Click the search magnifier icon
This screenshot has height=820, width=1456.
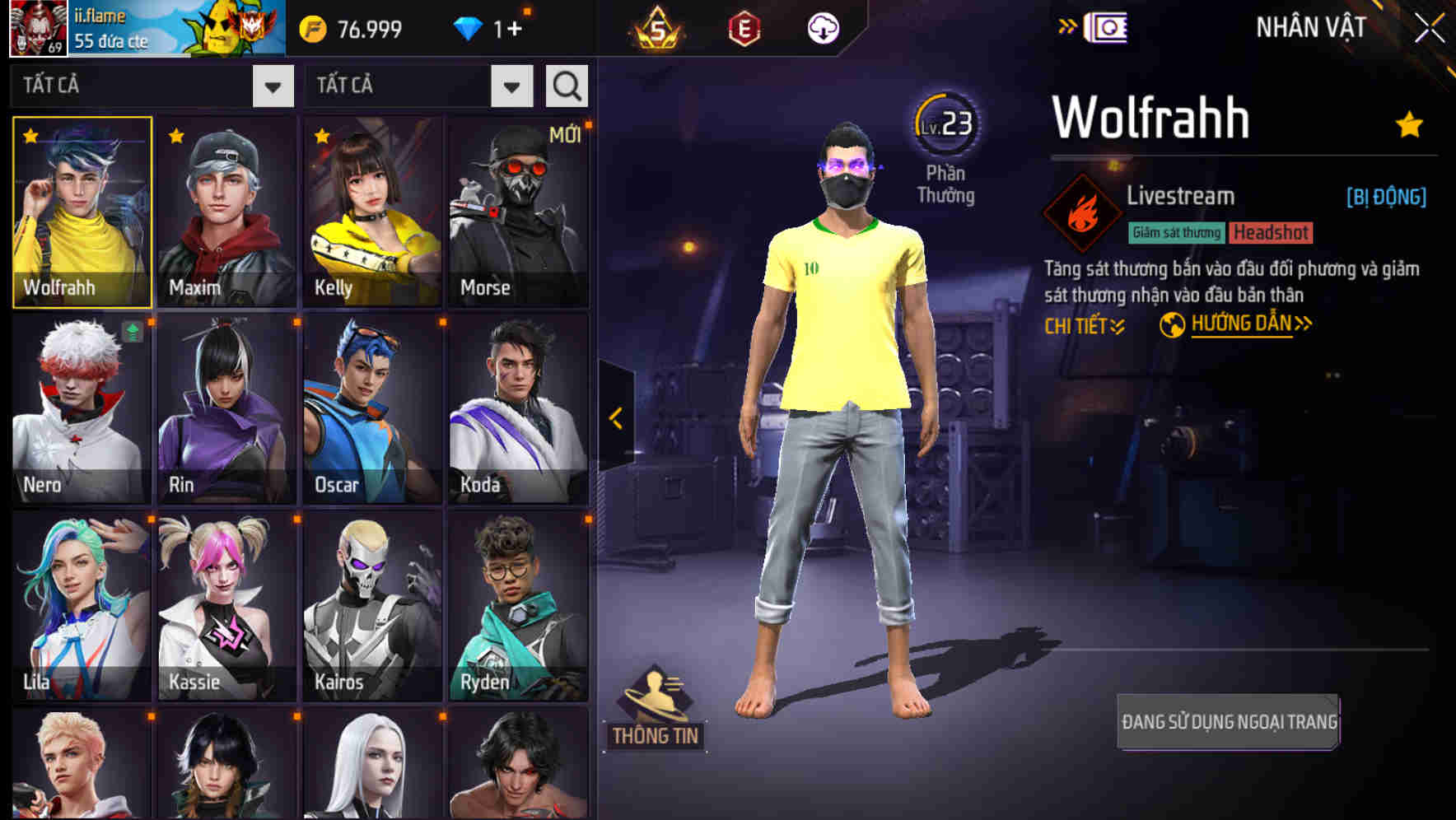tap(566, 85)
